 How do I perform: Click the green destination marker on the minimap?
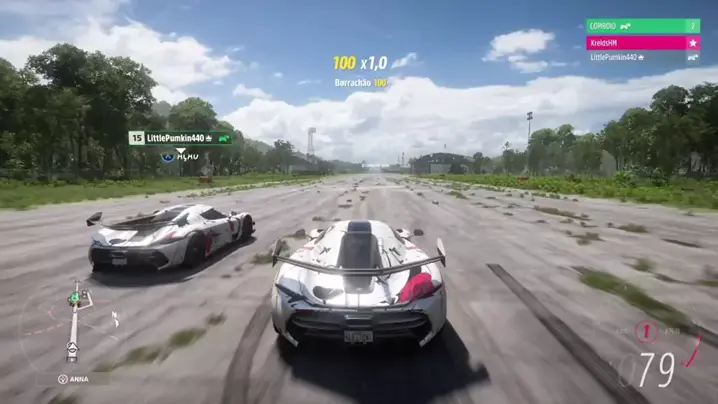pos(73,297)
